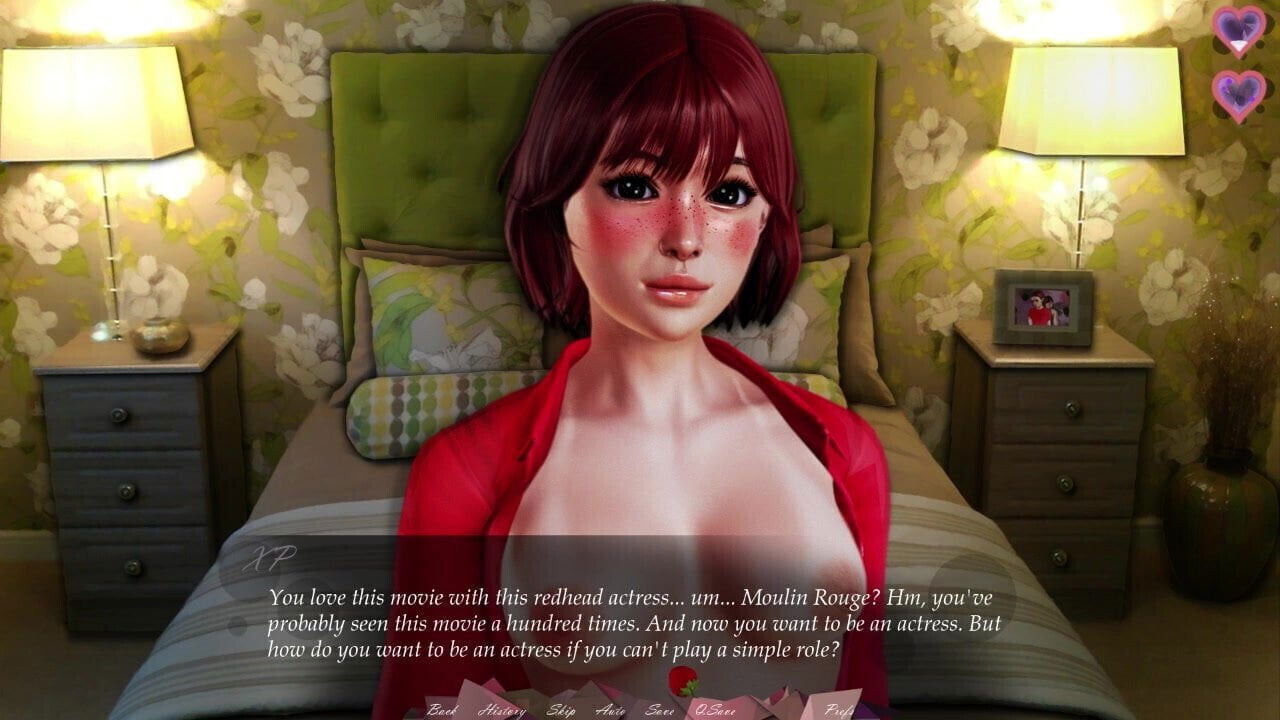Click the framed photo on the nightstand

(x=1042, y=308)
